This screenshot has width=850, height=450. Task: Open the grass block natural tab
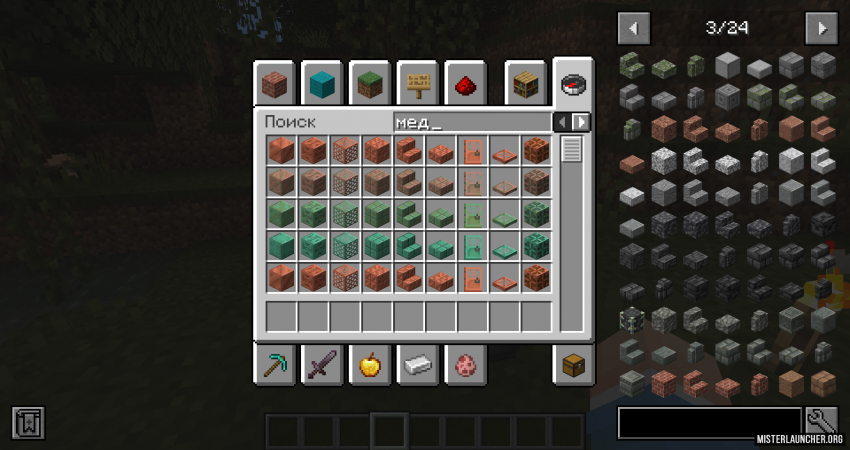pos(369,84)
